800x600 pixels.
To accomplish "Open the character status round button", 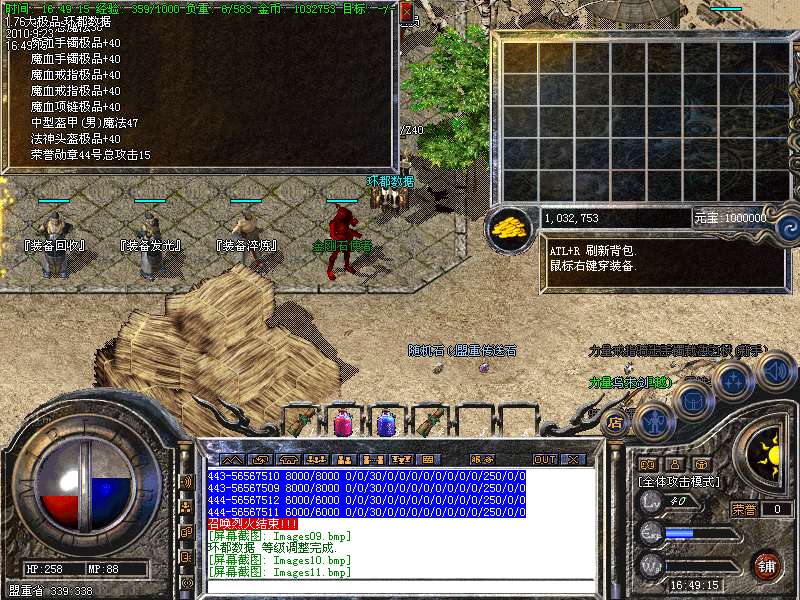I will [653, 420].
